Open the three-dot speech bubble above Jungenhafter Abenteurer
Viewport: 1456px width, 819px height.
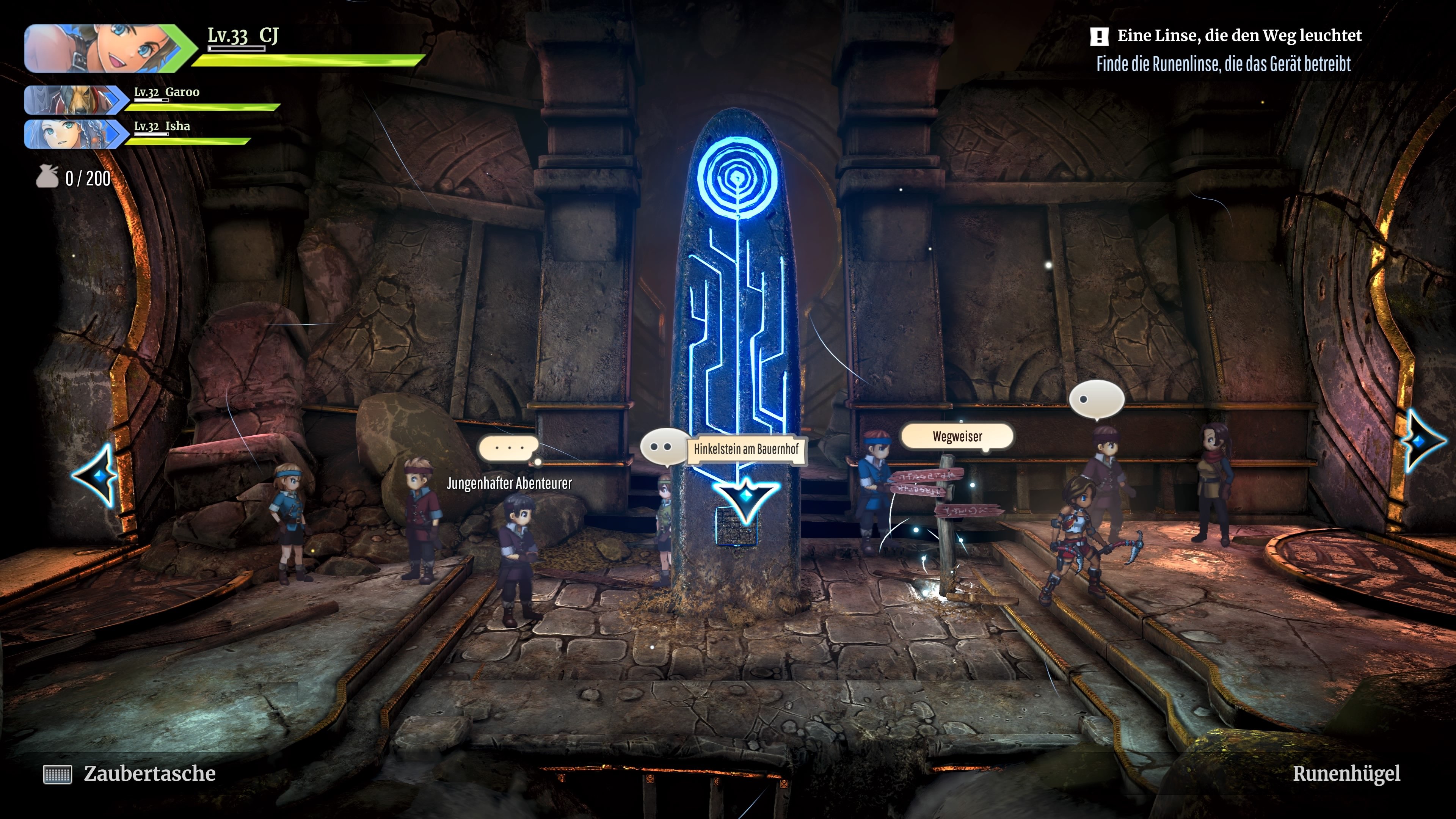(509, 448)
